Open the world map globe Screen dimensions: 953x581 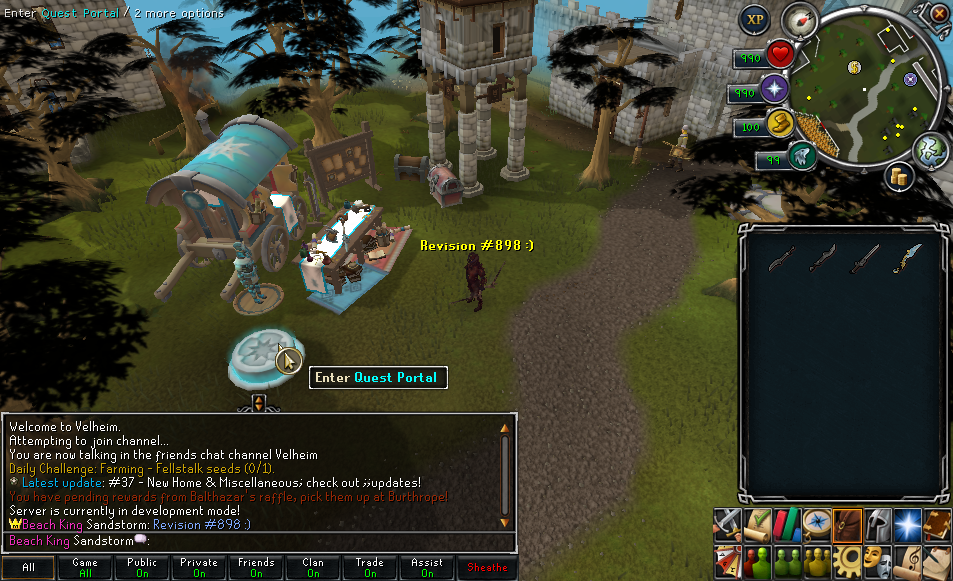pyautogui.click(x=929, y=149)
